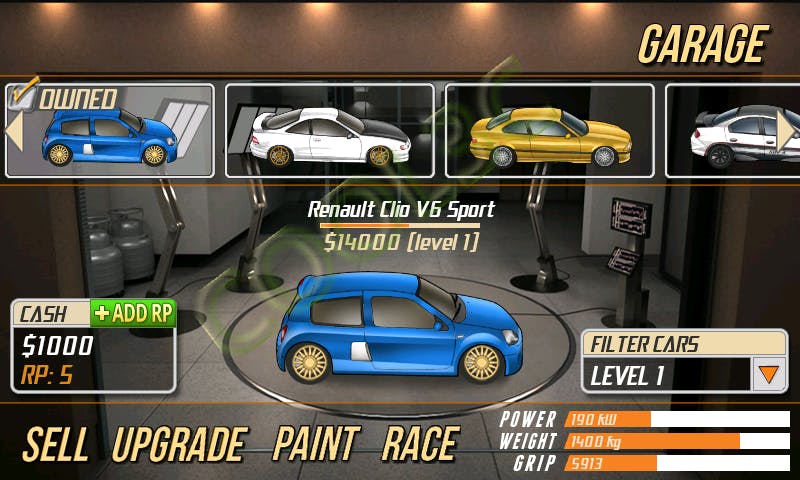Show next cars with right arrow
This screenshot has width=800, height=480.
tap(786, 130)
